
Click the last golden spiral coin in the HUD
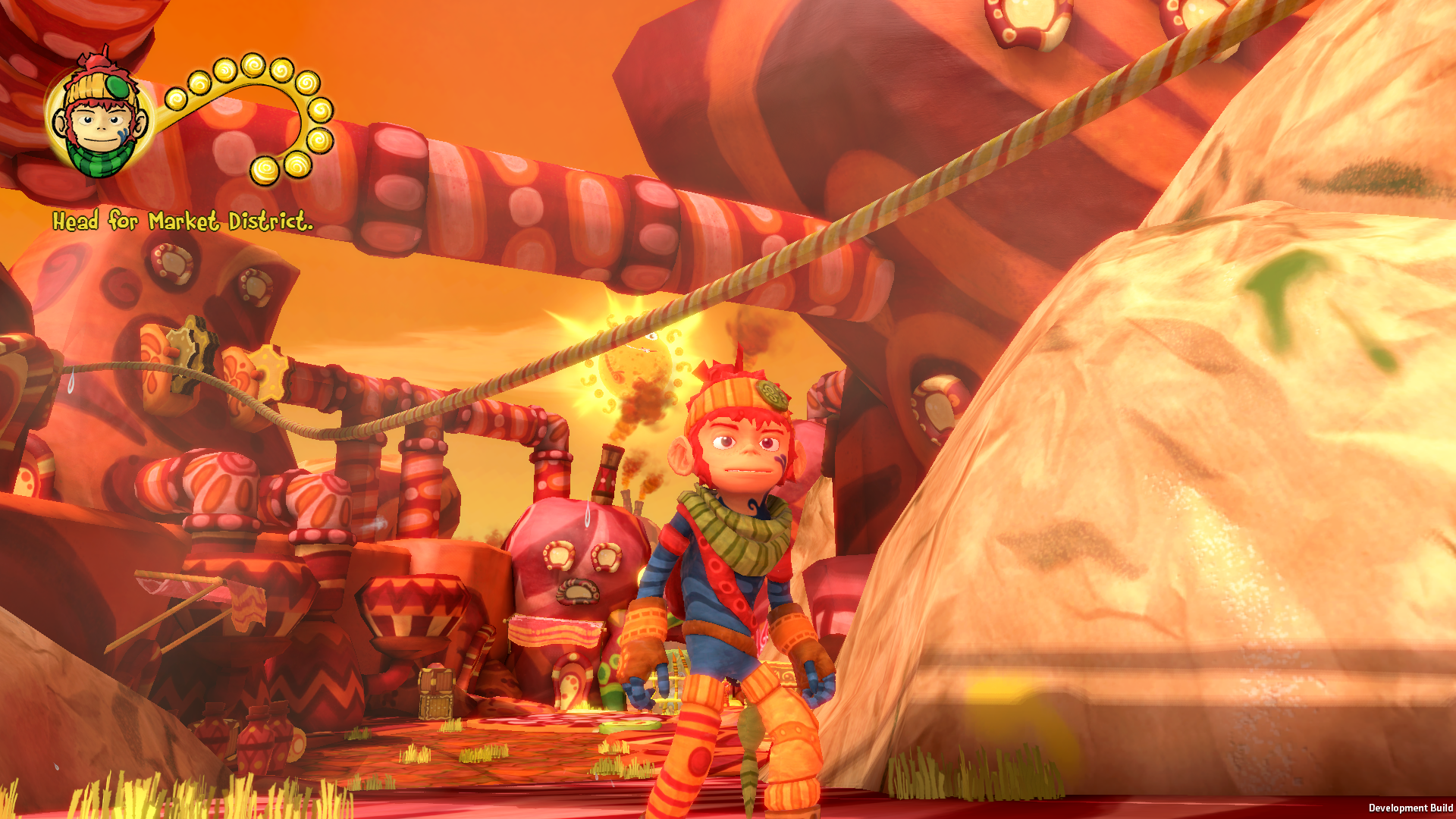pos(264,168)
